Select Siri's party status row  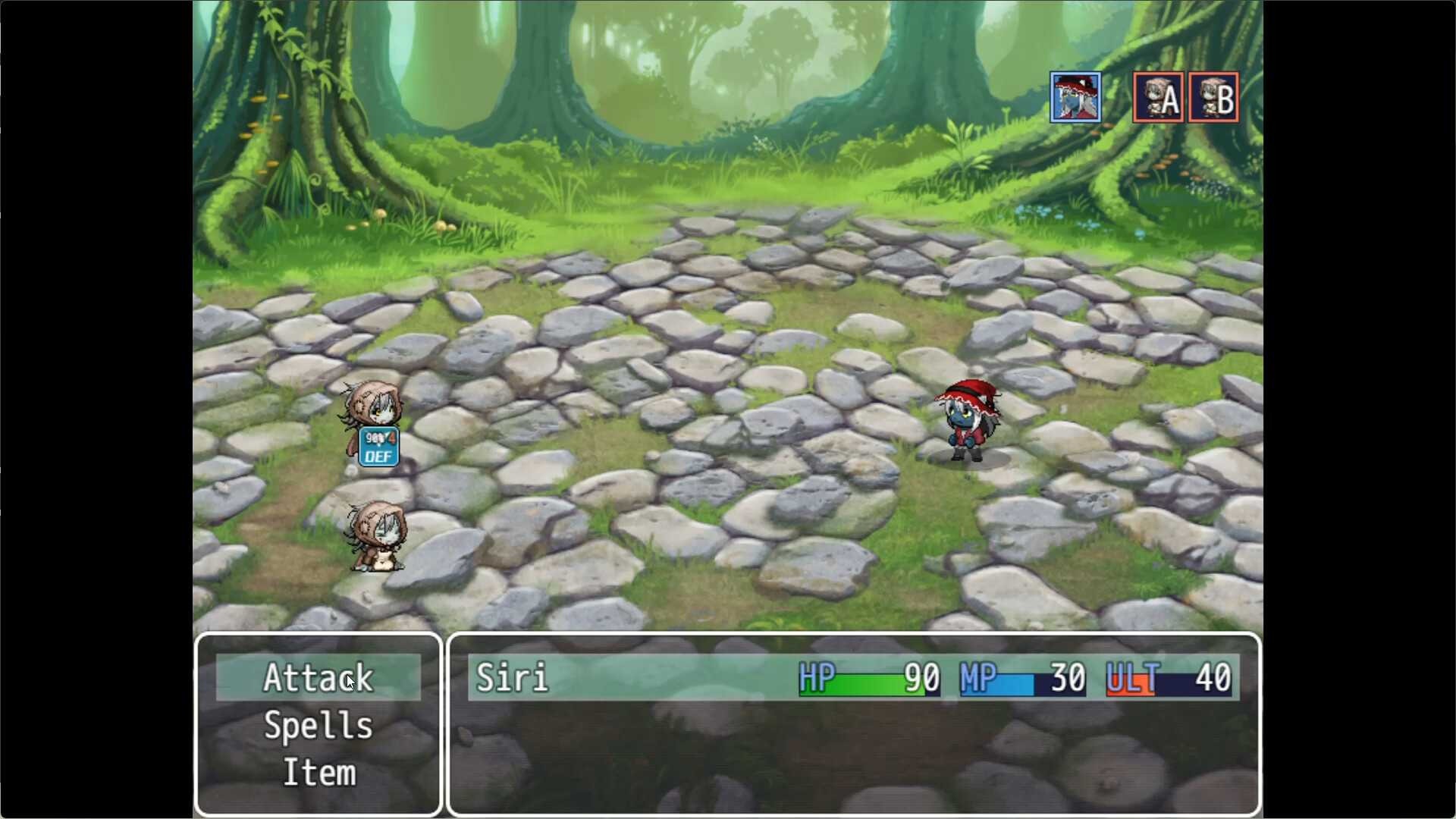(x=853, y=677)
